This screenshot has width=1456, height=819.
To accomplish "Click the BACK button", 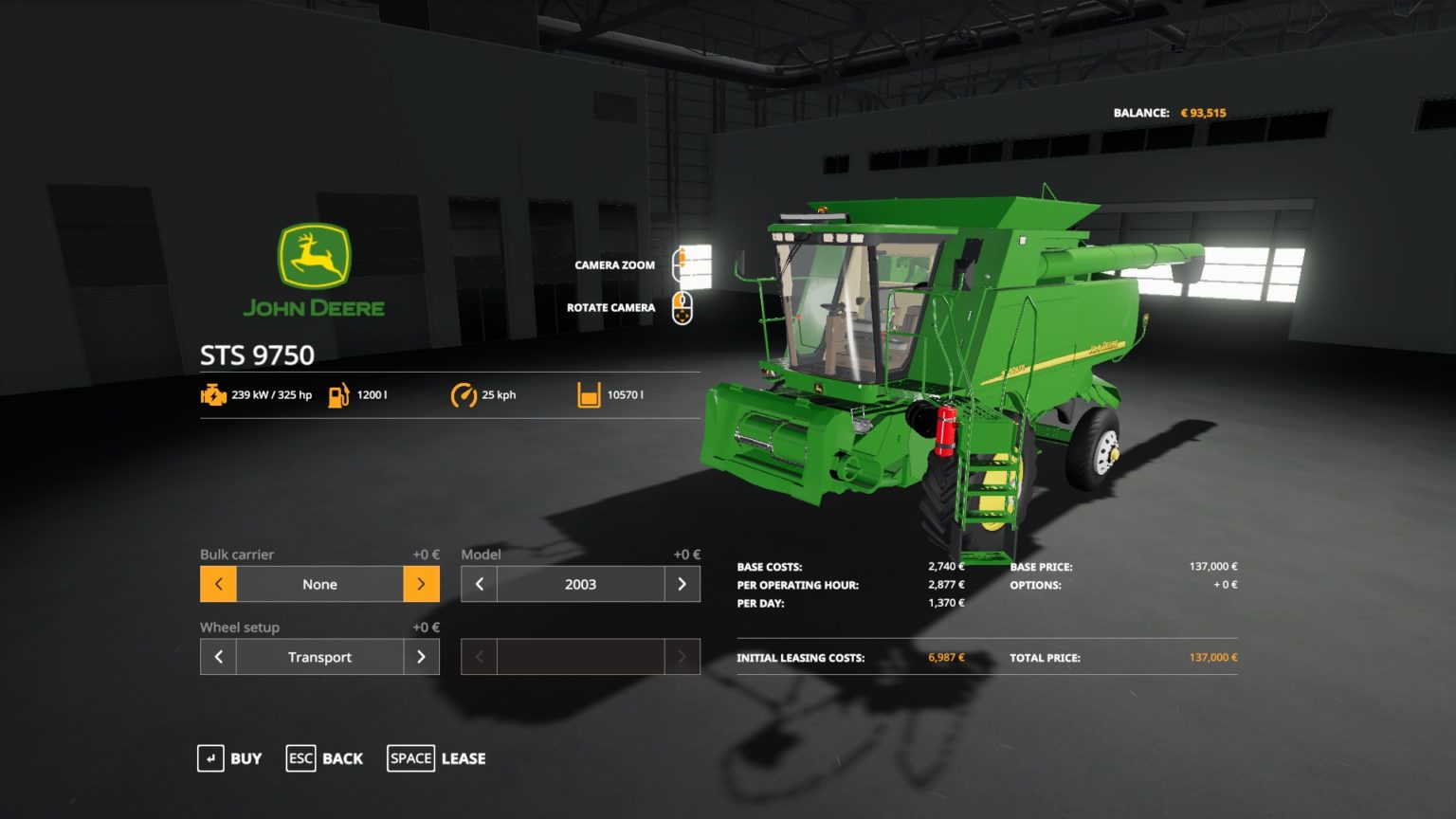I will (x=341, y=758).
